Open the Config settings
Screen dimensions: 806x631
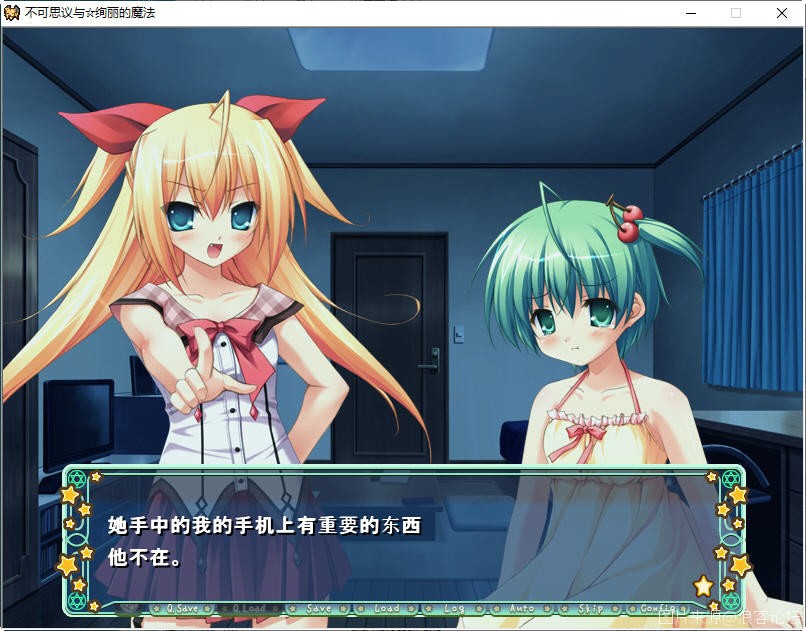point(657,608)
